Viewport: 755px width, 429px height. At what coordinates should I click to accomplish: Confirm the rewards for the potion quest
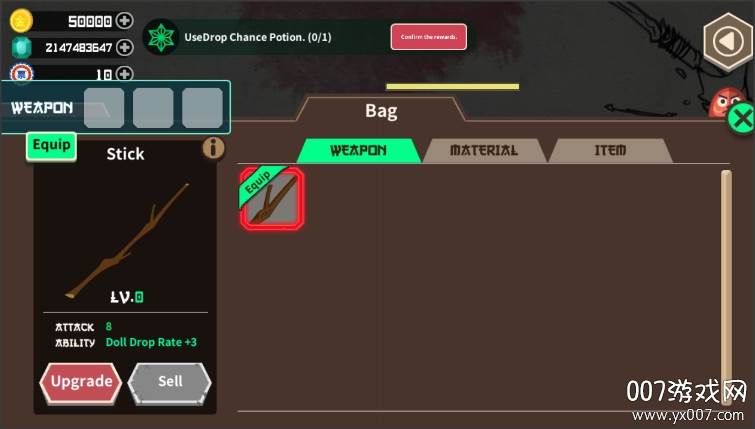(x=428, y=37)
